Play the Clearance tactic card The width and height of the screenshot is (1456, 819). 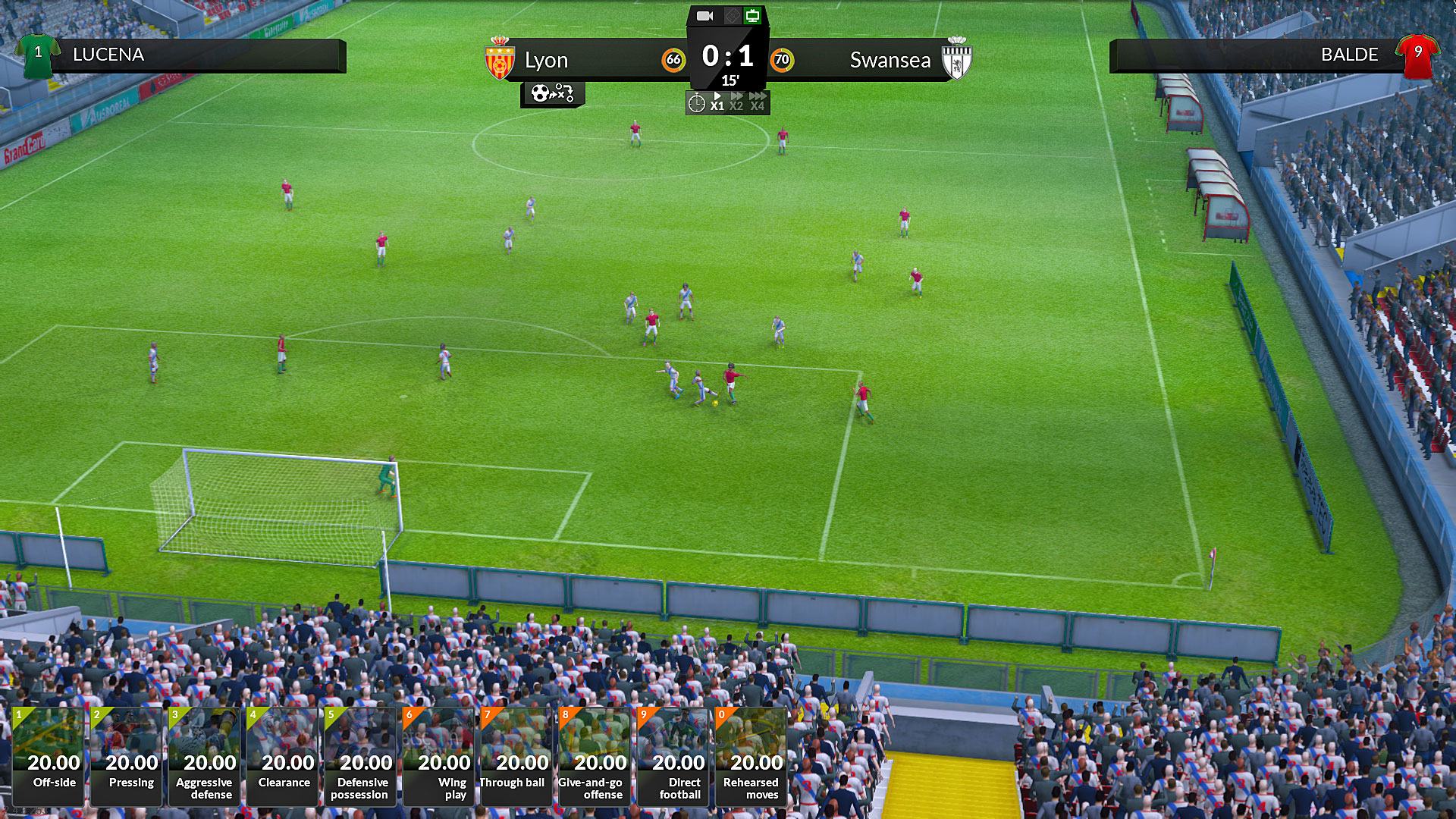(282, 756)
